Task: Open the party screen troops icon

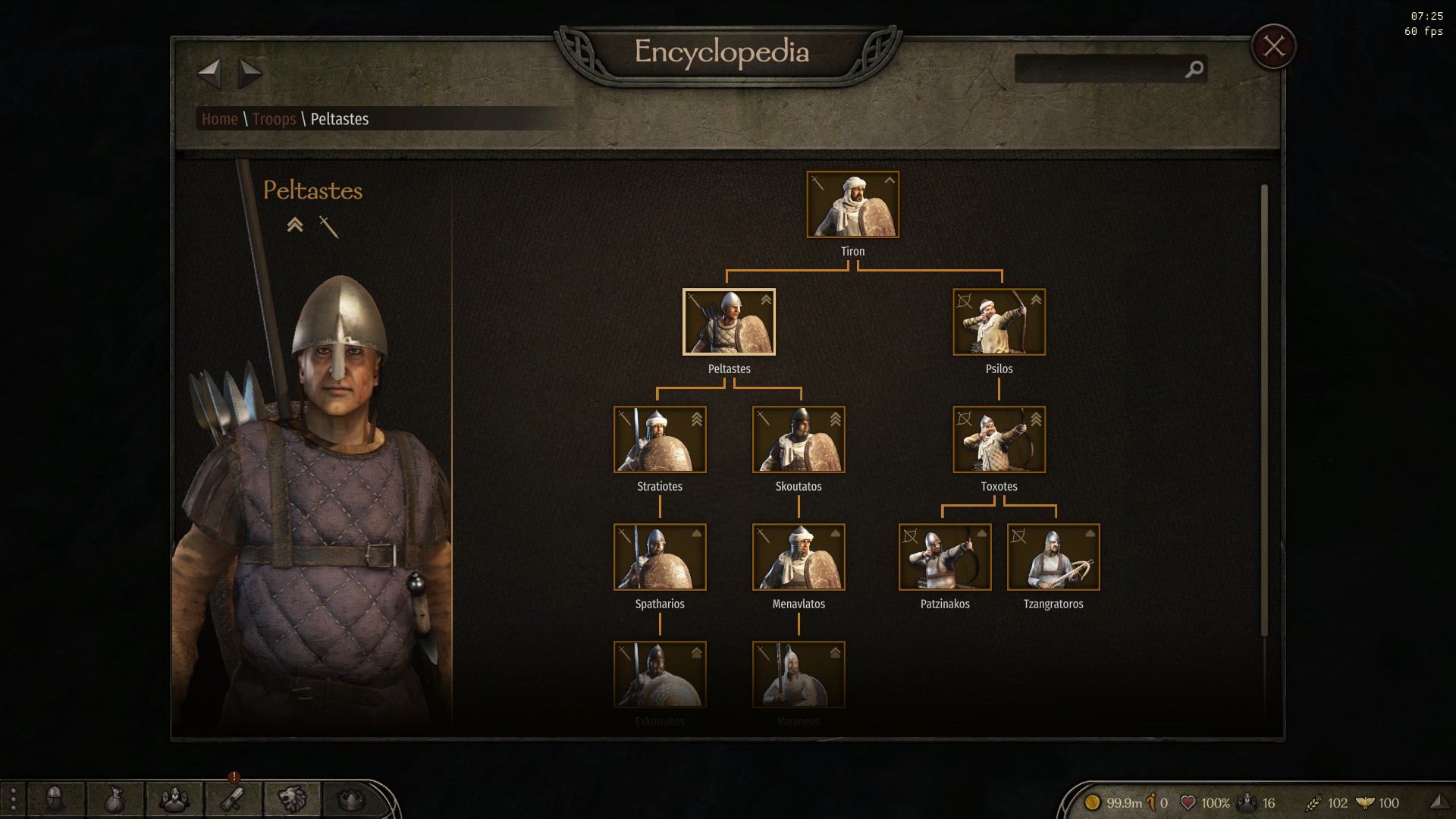Action: 174,799
